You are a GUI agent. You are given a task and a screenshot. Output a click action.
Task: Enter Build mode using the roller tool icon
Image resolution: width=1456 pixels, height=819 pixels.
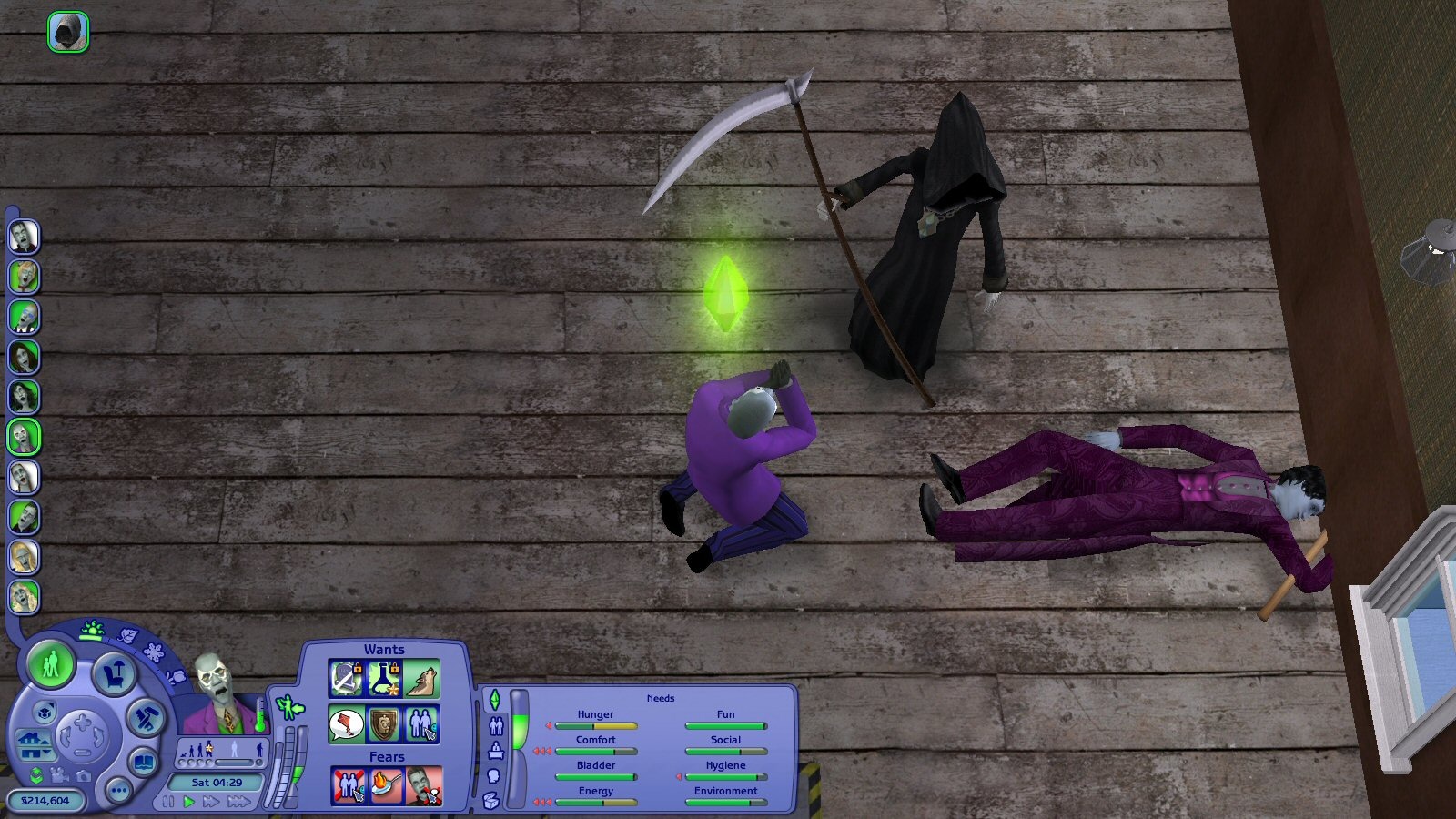tap(145, 719)
